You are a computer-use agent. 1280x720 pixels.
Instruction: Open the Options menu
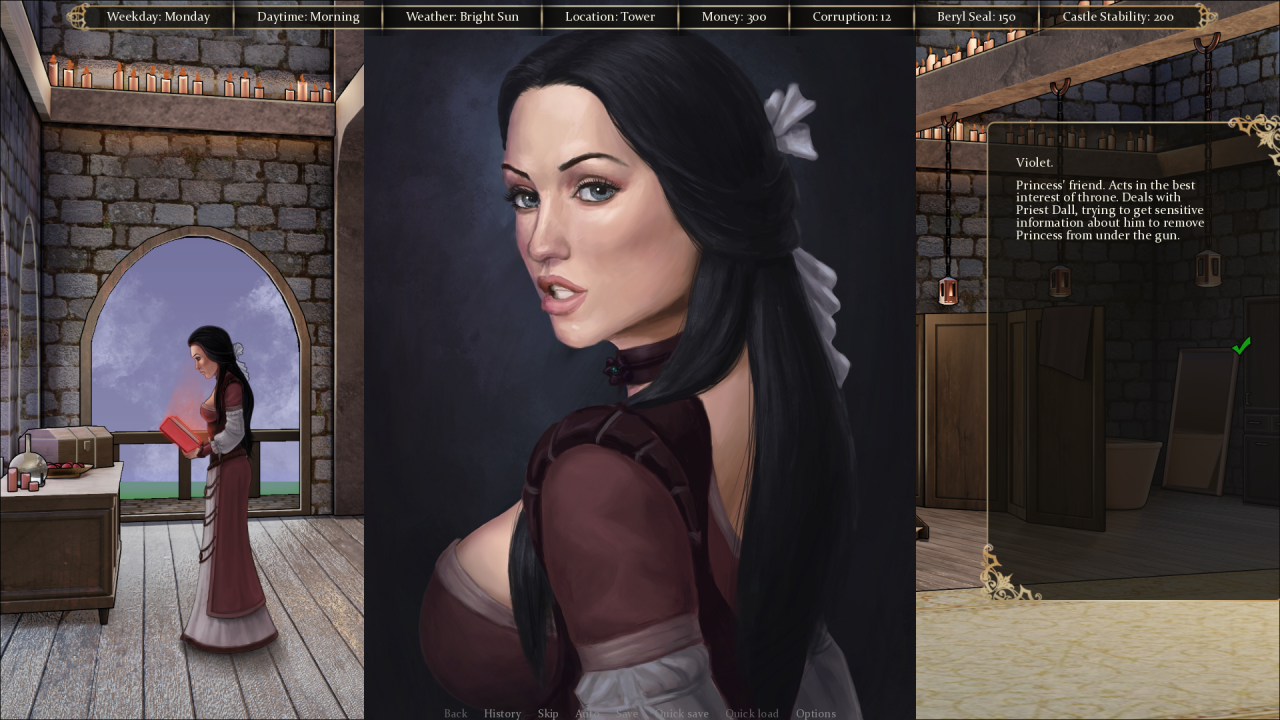click(816, 713)
